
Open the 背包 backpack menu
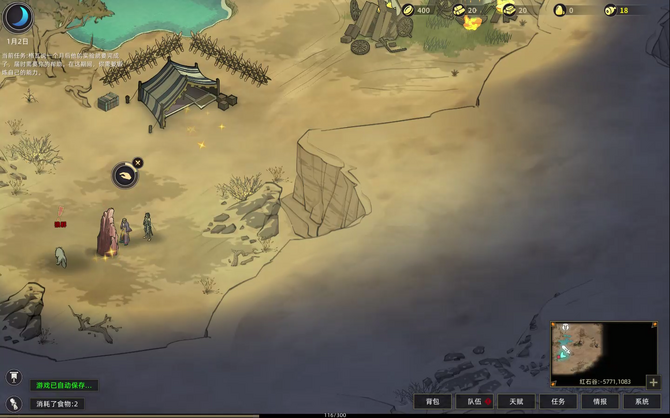point(433,401)
